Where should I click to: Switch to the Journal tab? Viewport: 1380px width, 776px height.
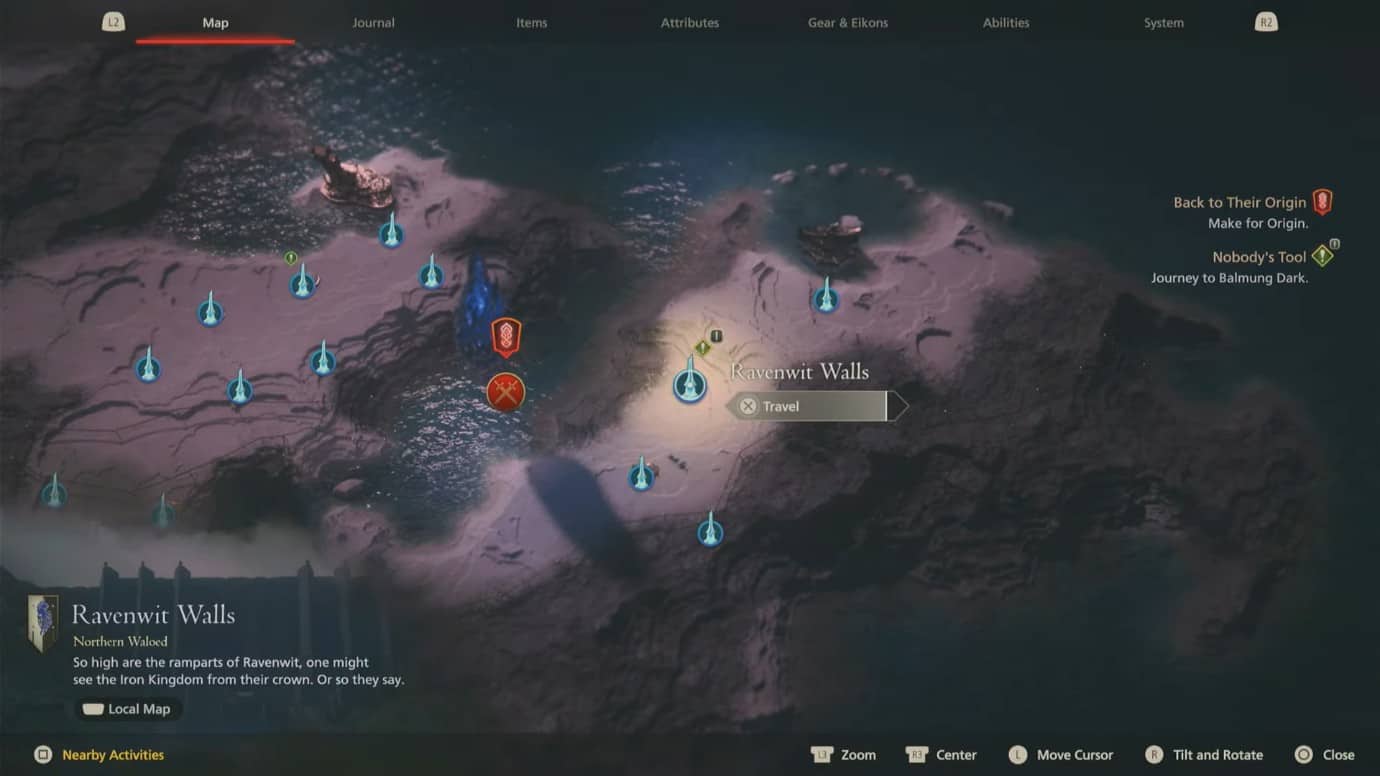click(373, 22)
